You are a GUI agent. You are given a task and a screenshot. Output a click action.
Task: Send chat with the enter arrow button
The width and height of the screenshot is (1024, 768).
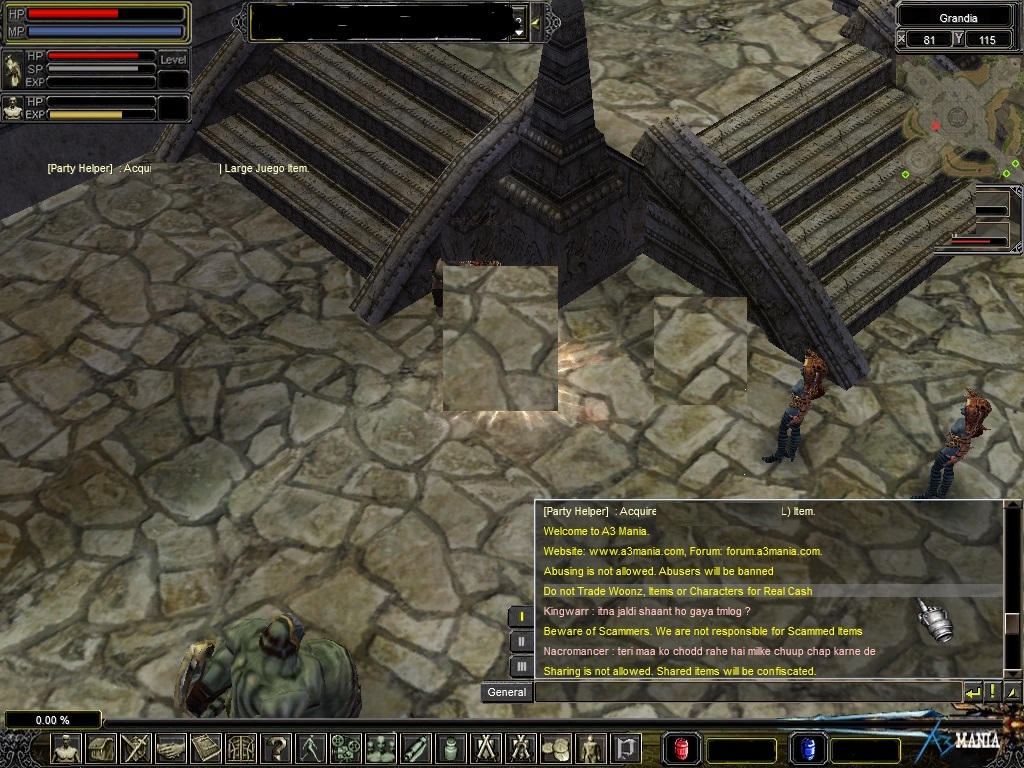pos(973,691)
